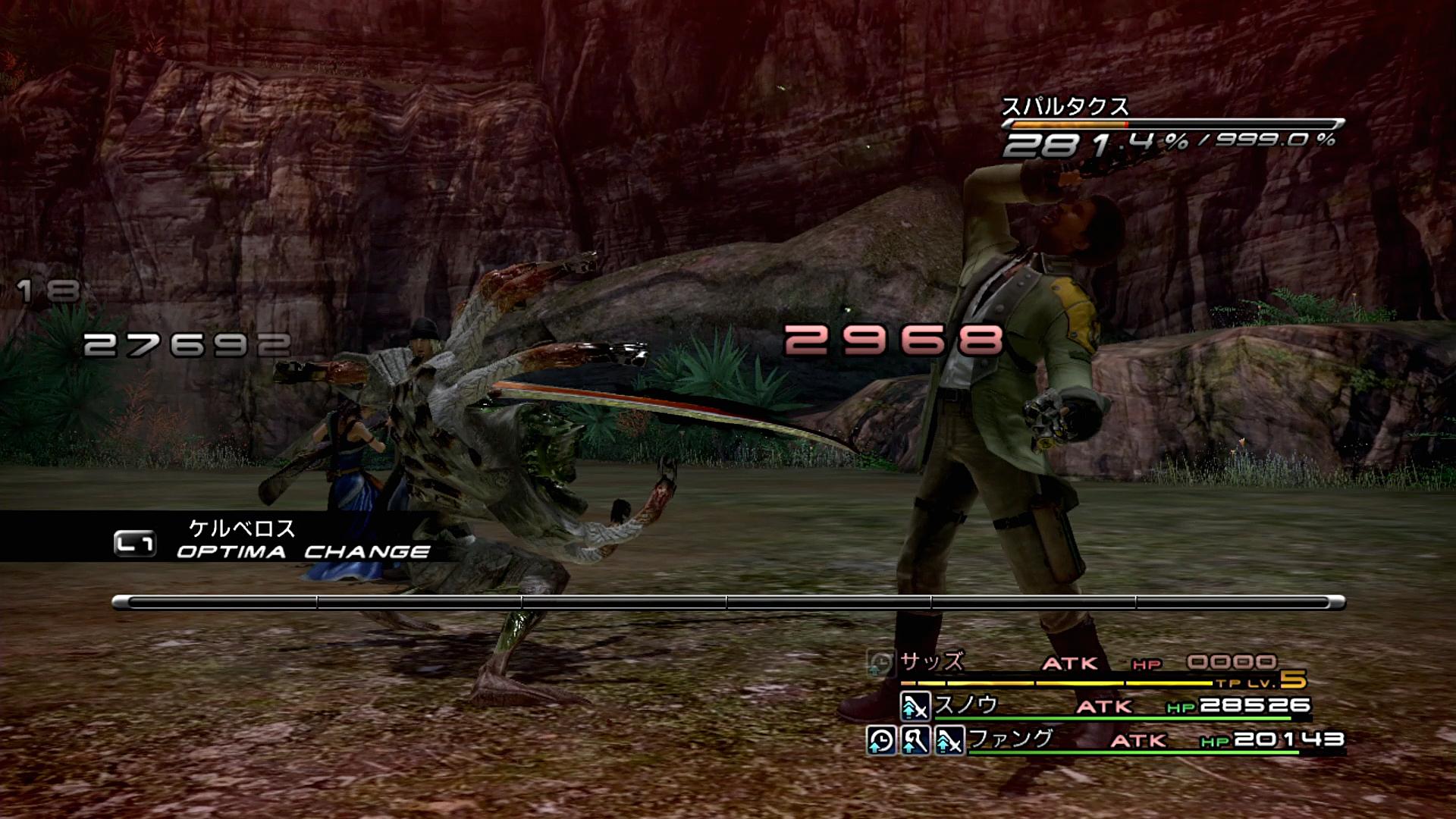Click the Bravery sword icon beside スノウ

pos(915,707)
